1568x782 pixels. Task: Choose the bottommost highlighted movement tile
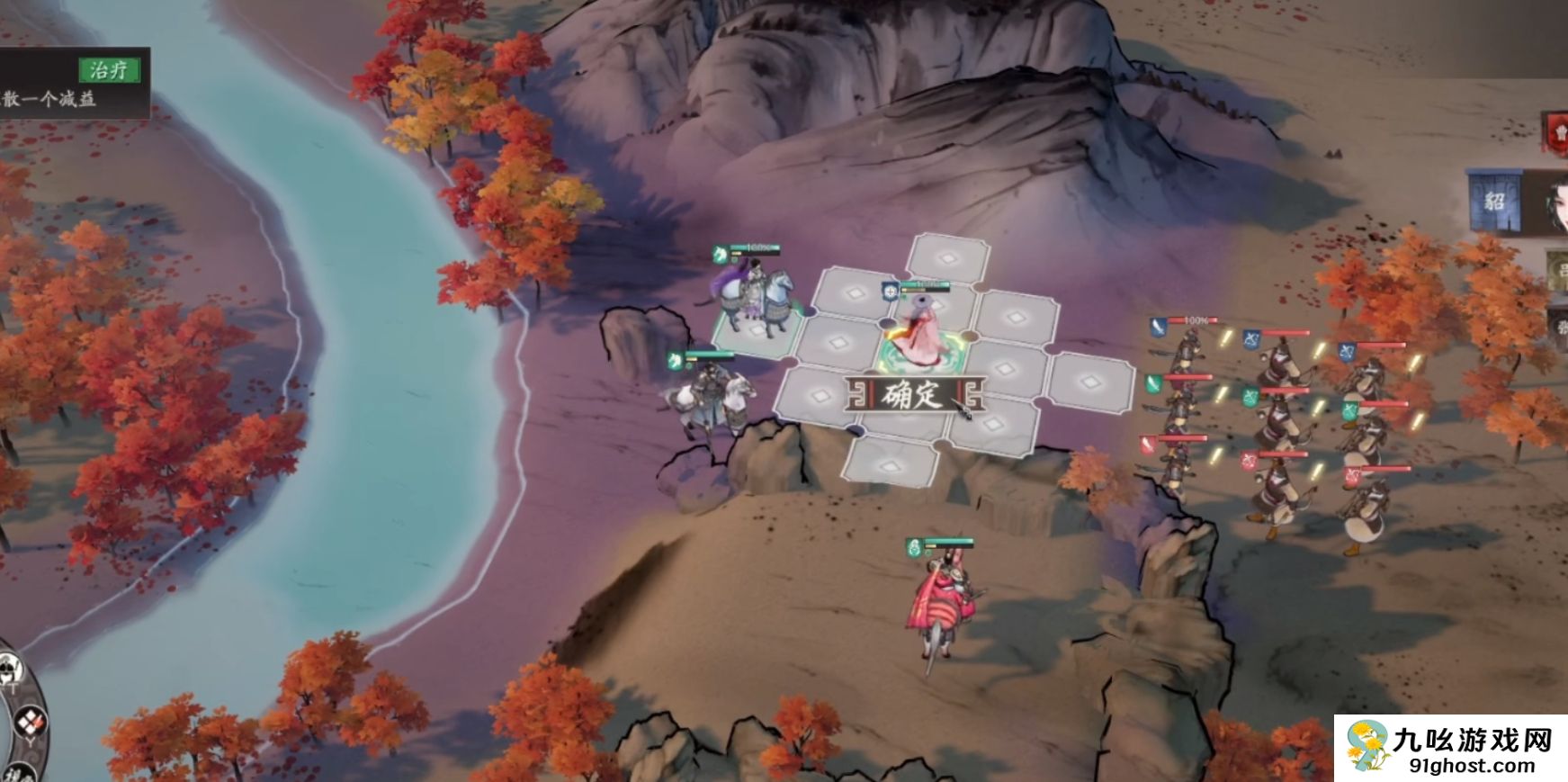(891, 464)
